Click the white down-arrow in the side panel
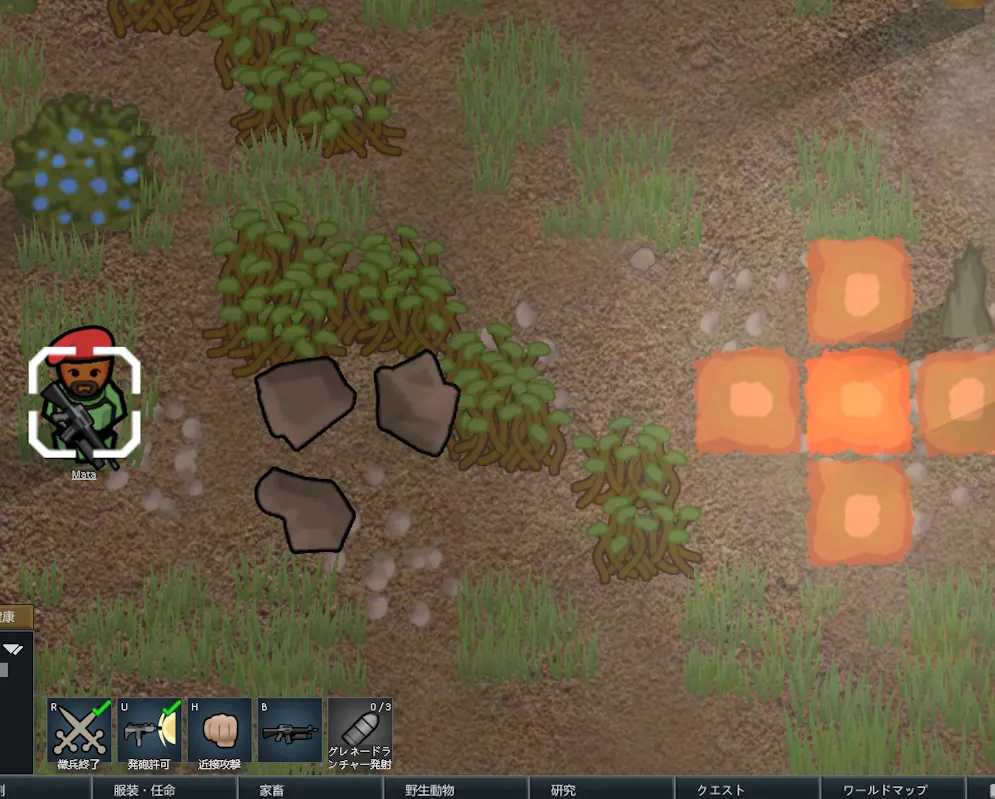This screenshot has height=799, width=995. coord(13,650)
